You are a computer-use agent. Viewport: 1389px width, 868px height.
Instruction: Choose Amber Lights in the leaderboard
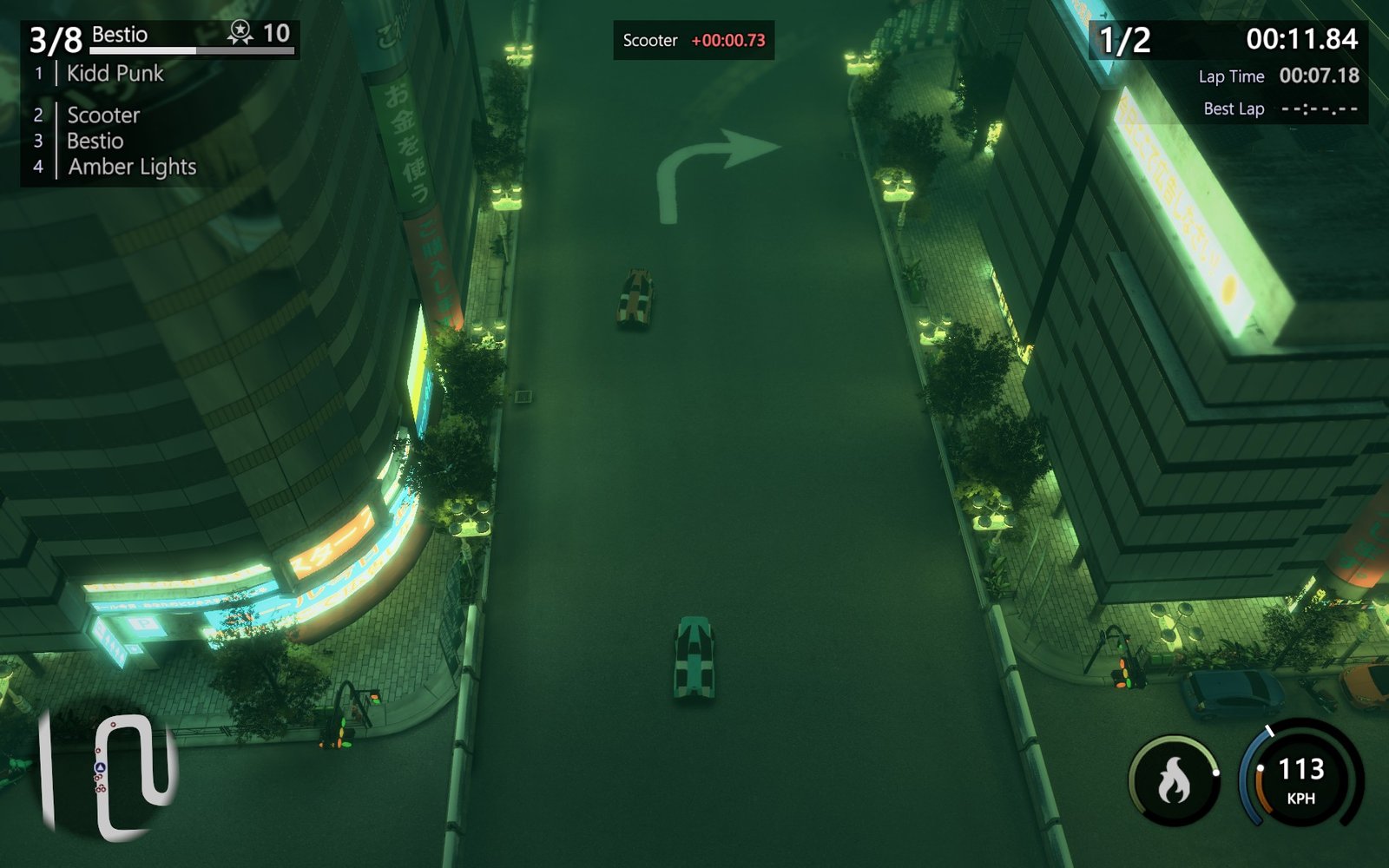click(132, 167)
